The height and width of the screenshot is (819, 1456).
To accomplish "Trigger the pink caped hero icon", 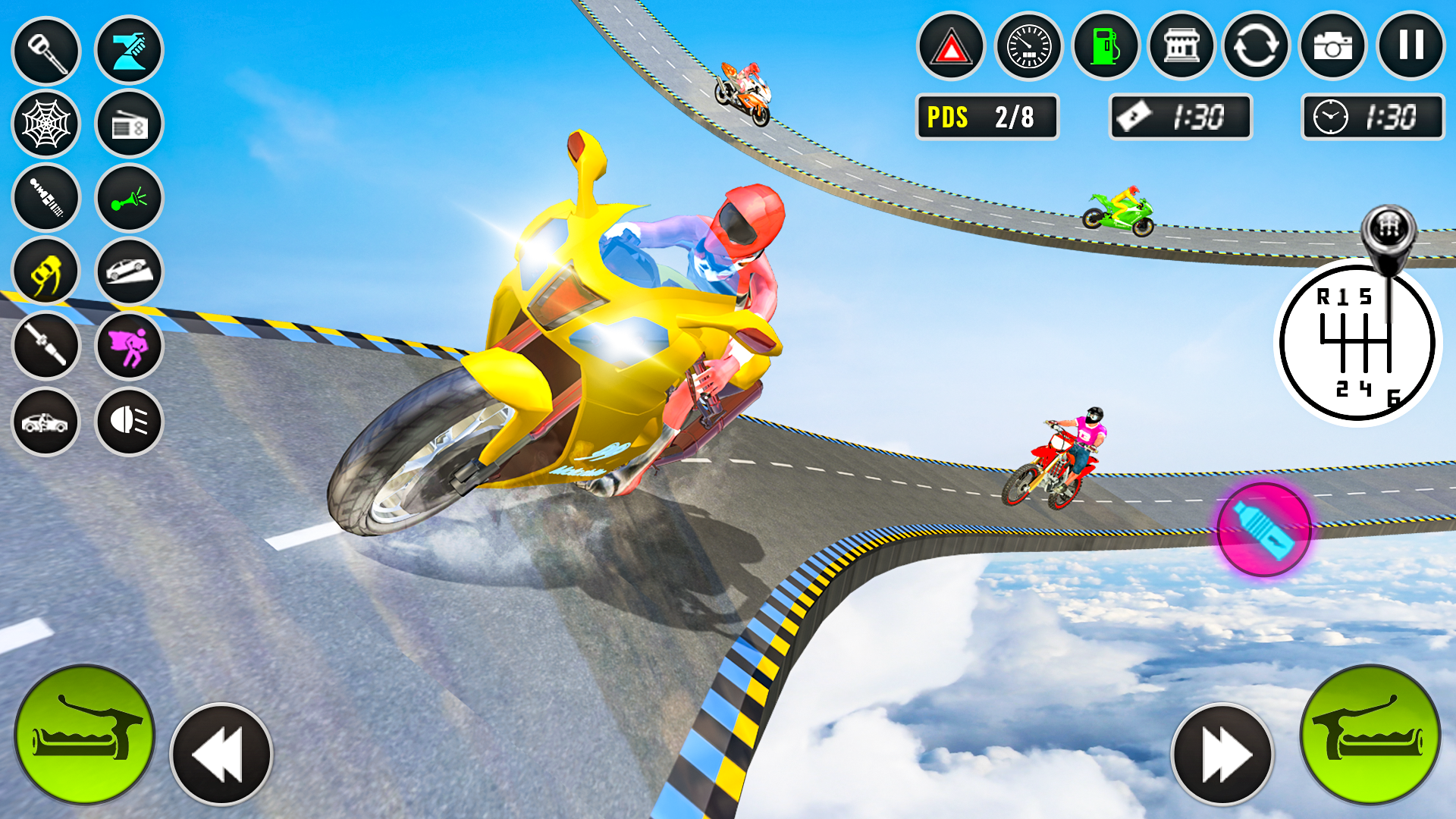I will (129, 347).
